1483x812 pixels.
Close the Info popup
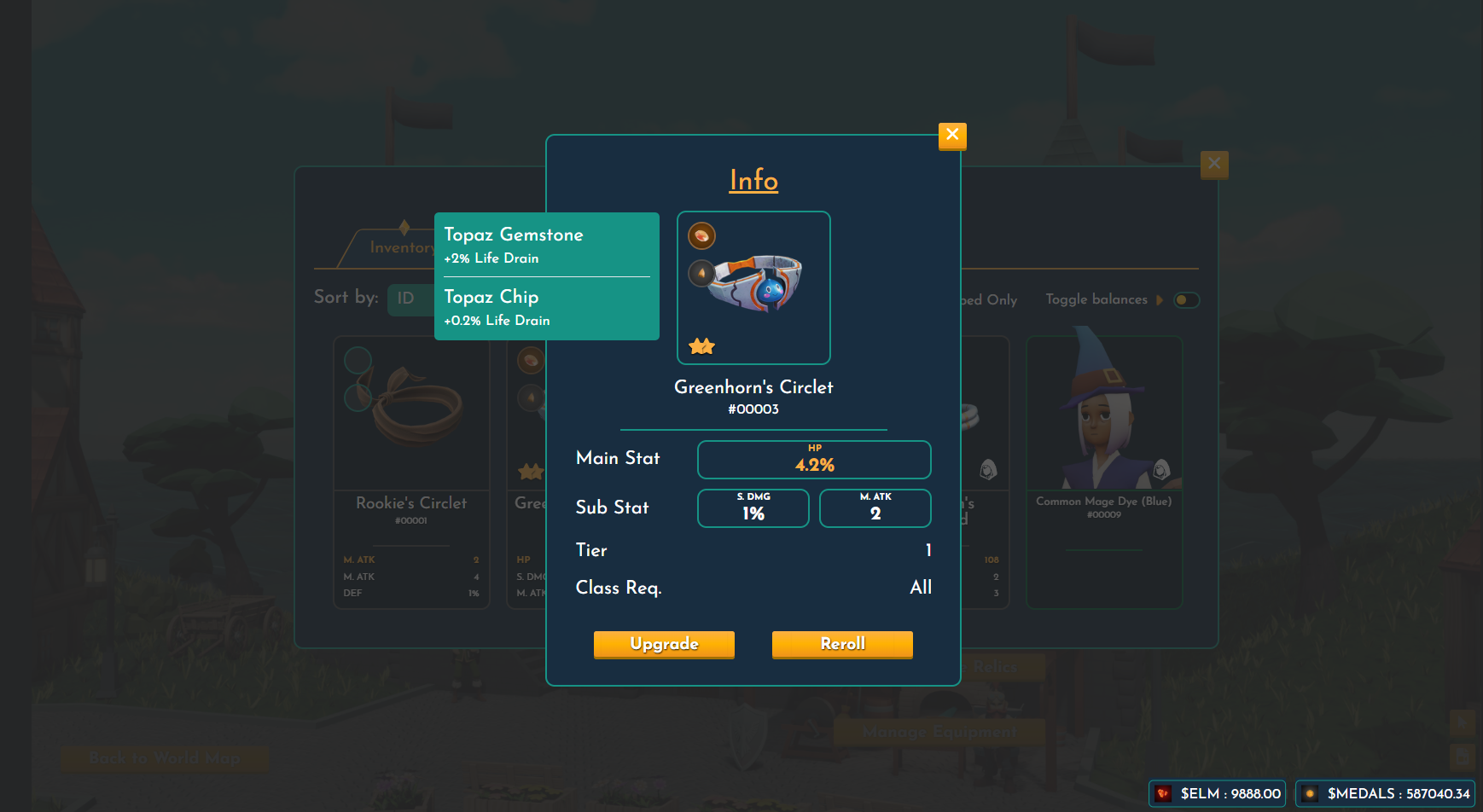[952, 135]
